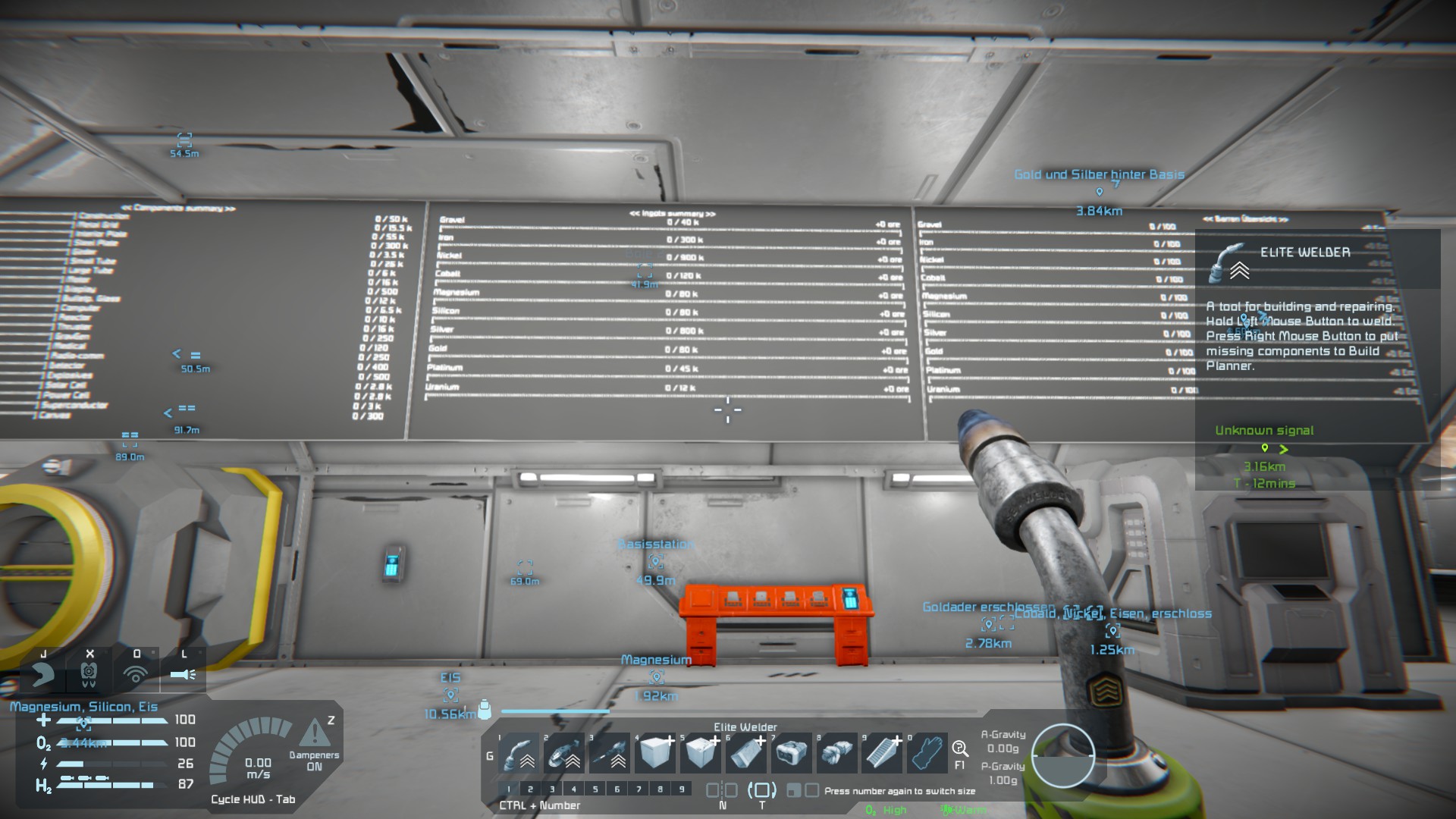The width and height of the screenshot is (1456, 819).
Task: Toggle the helmet icon
Action: coord(89,673)
